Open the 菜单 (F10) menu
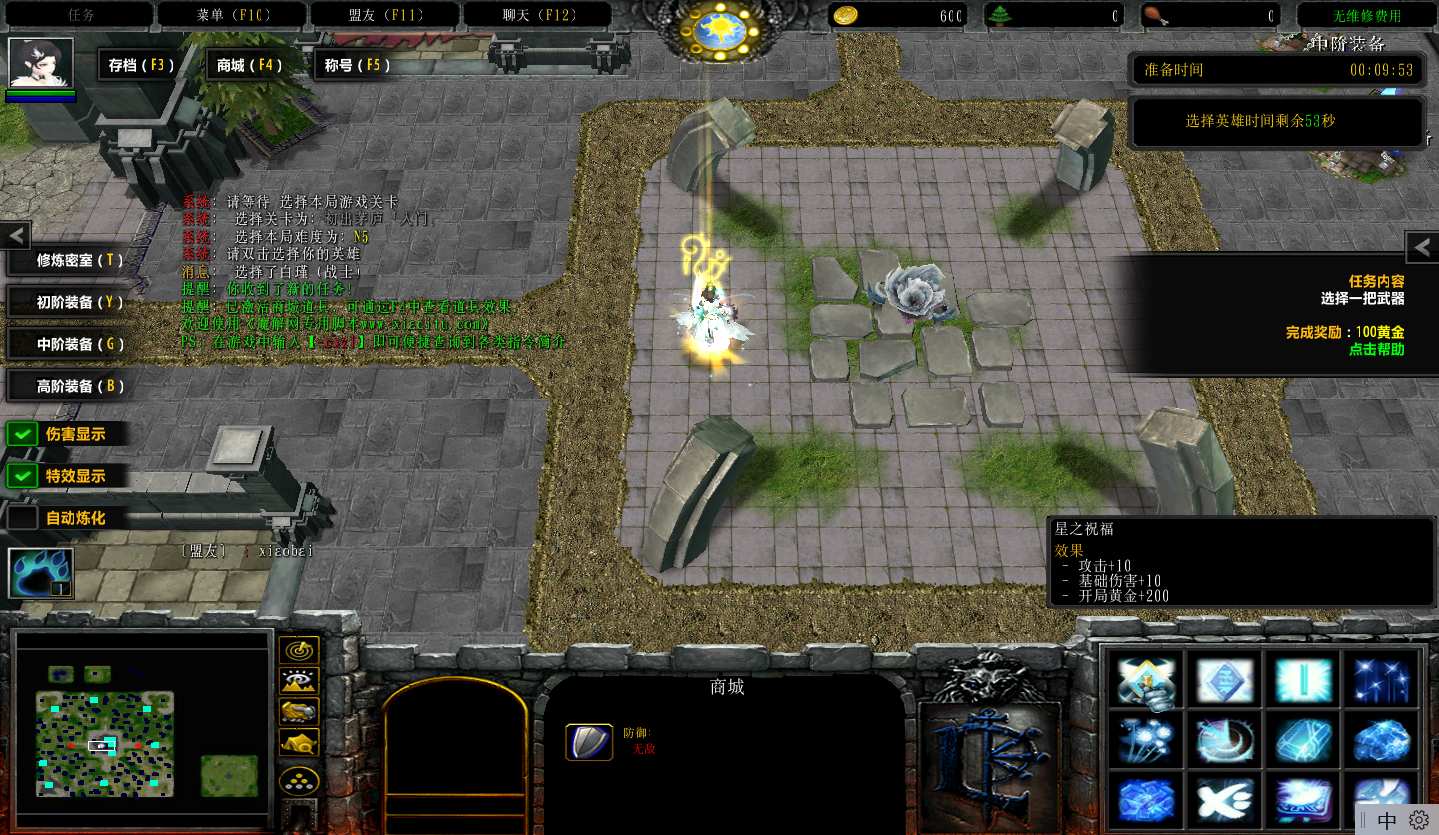 pyautogui.click(x=232, y=15)
